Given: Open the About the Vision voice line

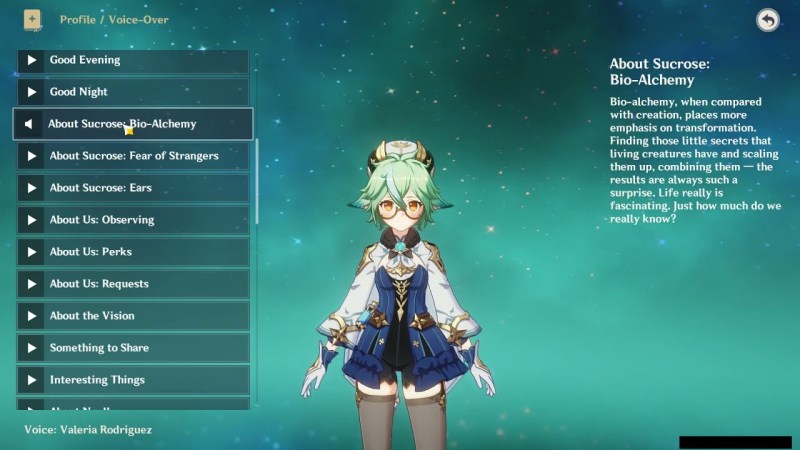Looking at the screenshot, I should click(132, 316).
